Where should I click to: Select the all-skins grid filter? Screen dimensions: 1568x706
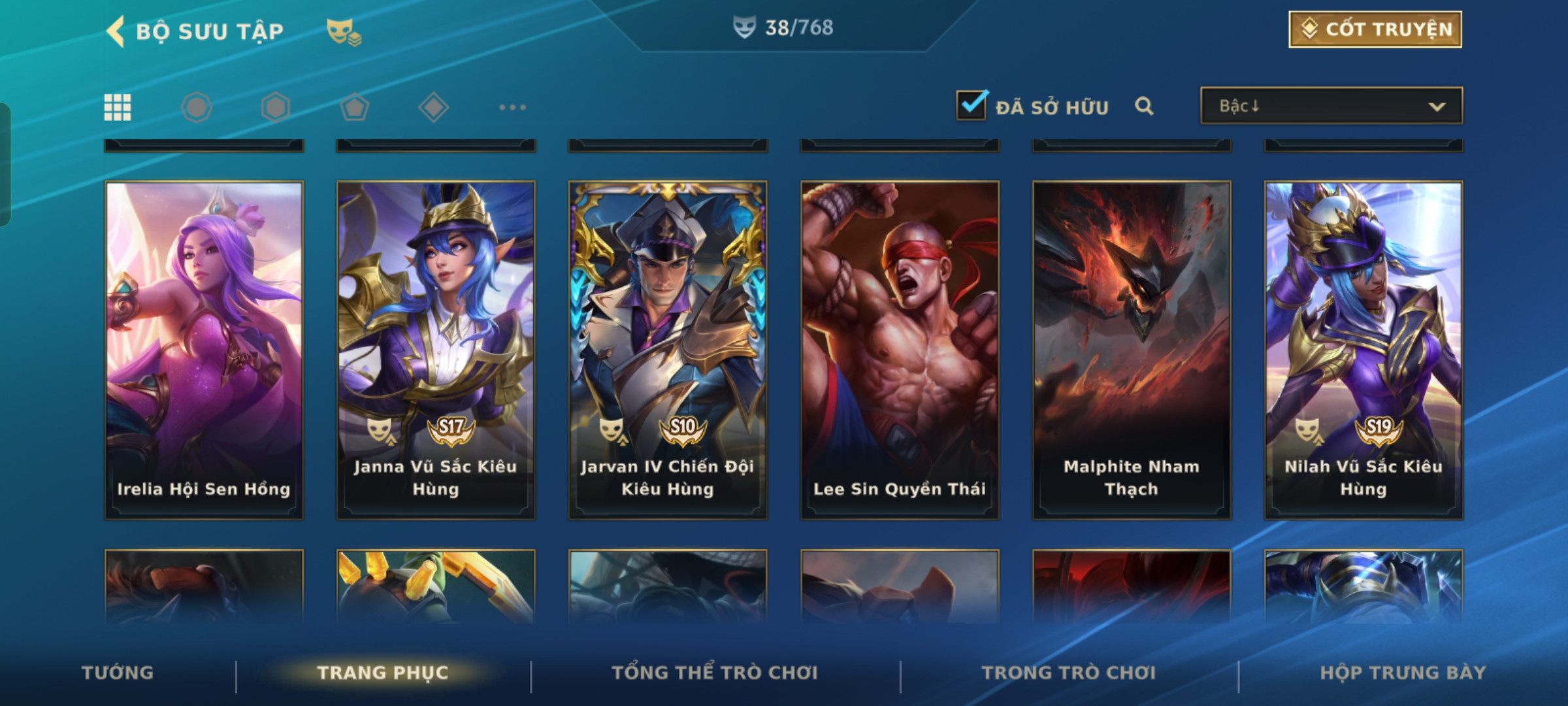pyautogui.click(x=118, y=107)
